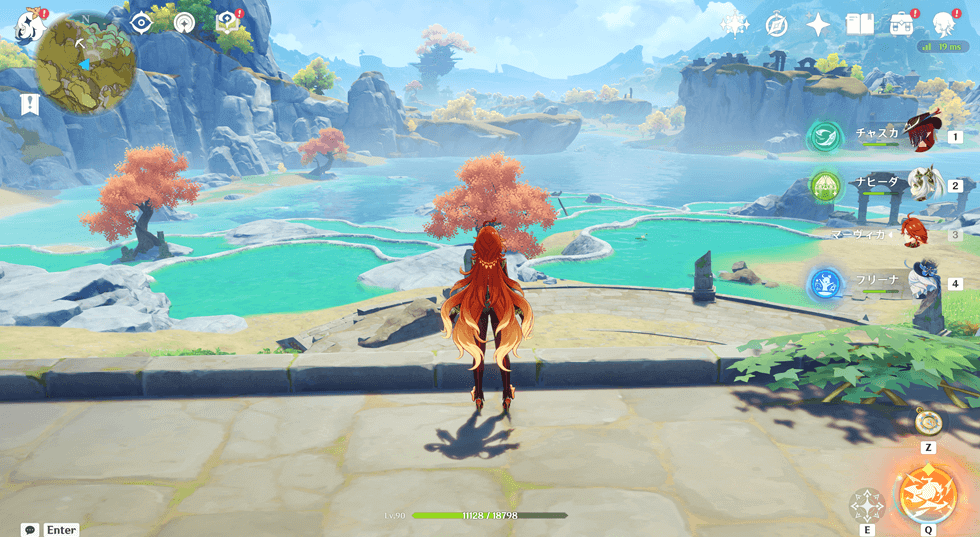Open the Paimon menu icon
Image resolution: width=980 pixels, height=537 pixels.
[x=26, y=24]
